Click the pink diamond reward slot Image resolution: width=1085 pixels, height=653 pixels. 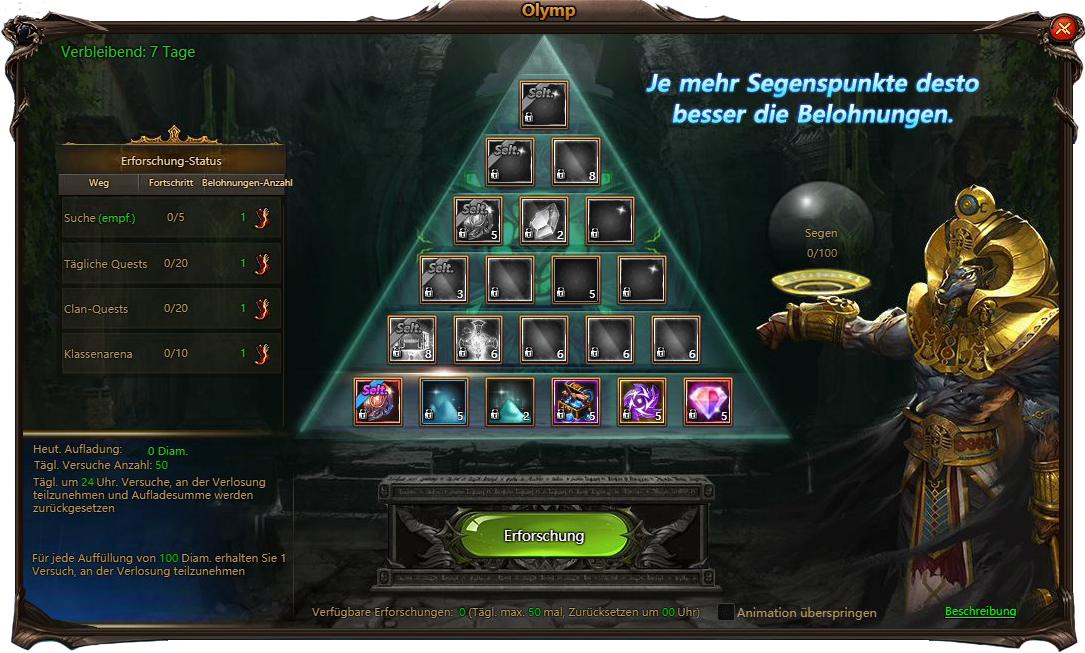point(708,401)
